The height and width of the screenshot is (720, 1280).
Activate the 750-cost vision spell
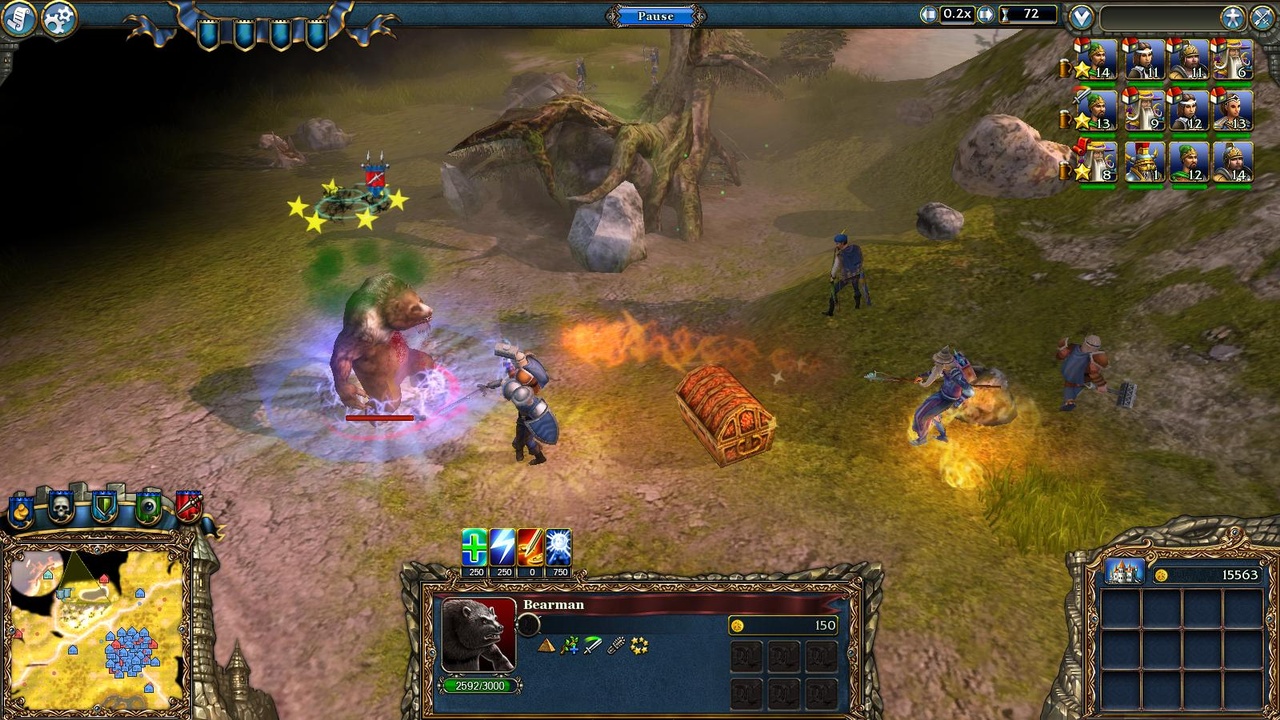click(559, 545)
